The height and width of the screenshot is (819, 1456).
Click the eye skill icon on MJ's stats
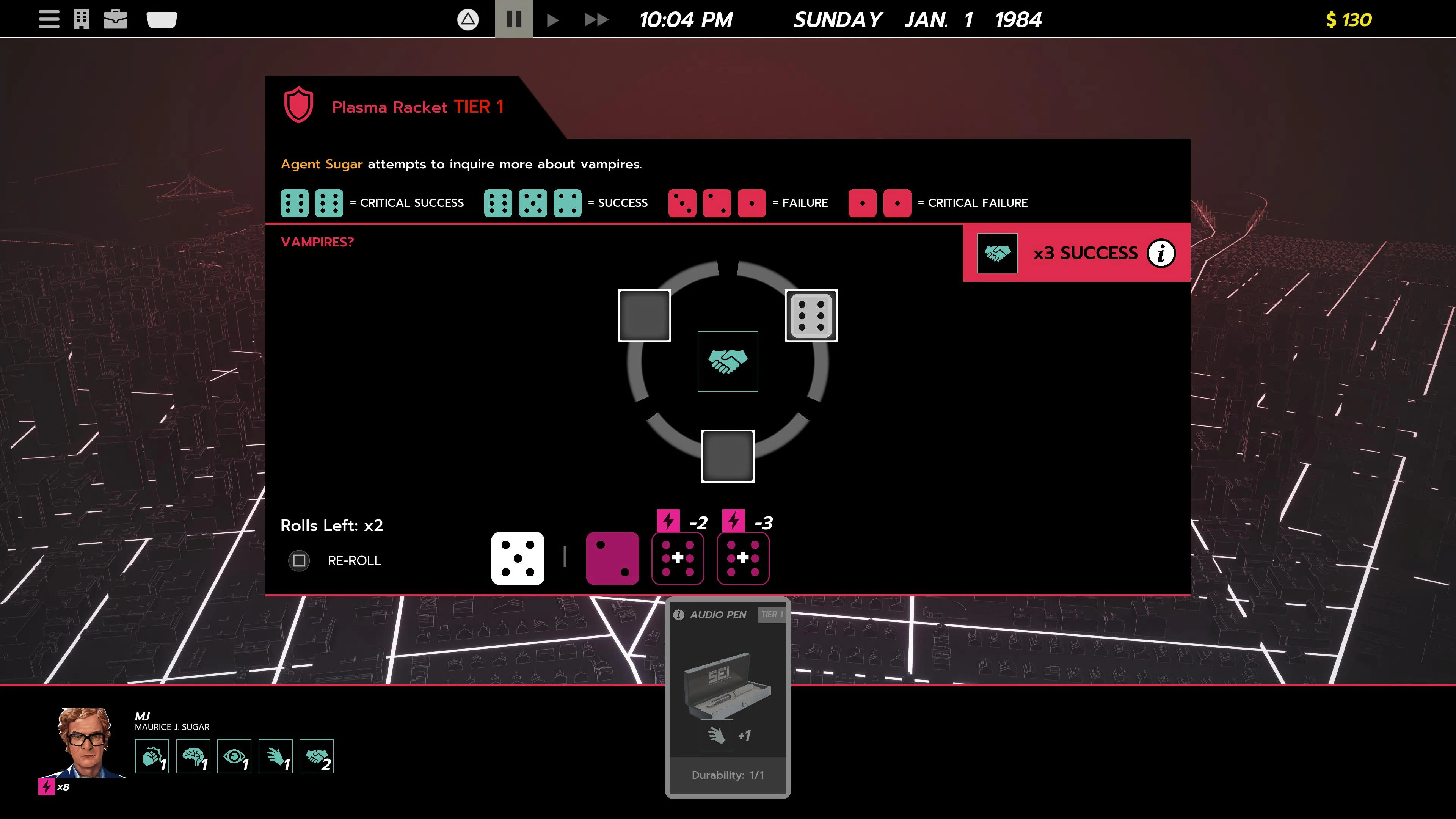click(234, 756)
